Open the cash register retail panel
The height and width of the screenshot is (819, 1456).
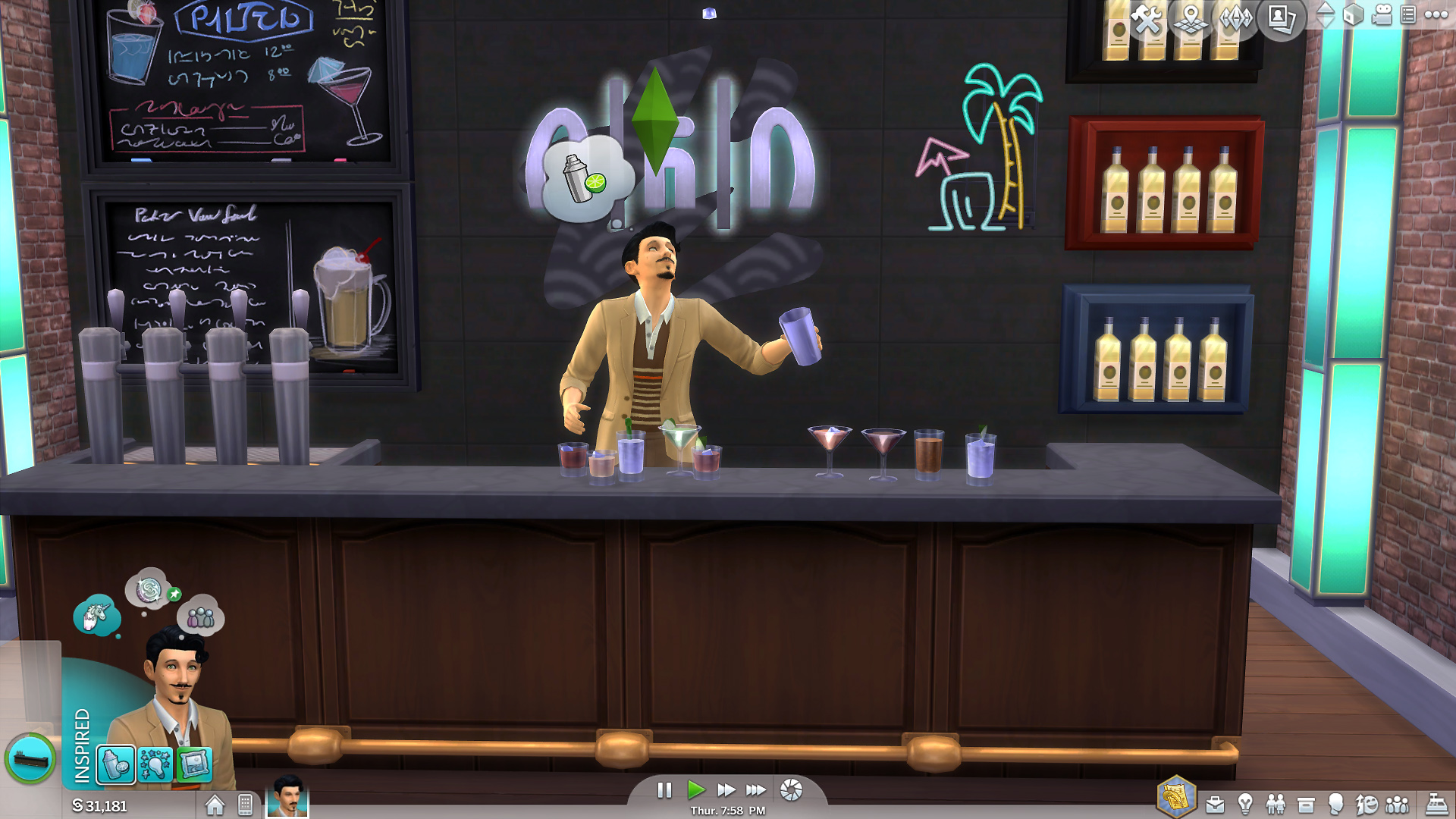pyautogui.click(x=1436, y=805)
